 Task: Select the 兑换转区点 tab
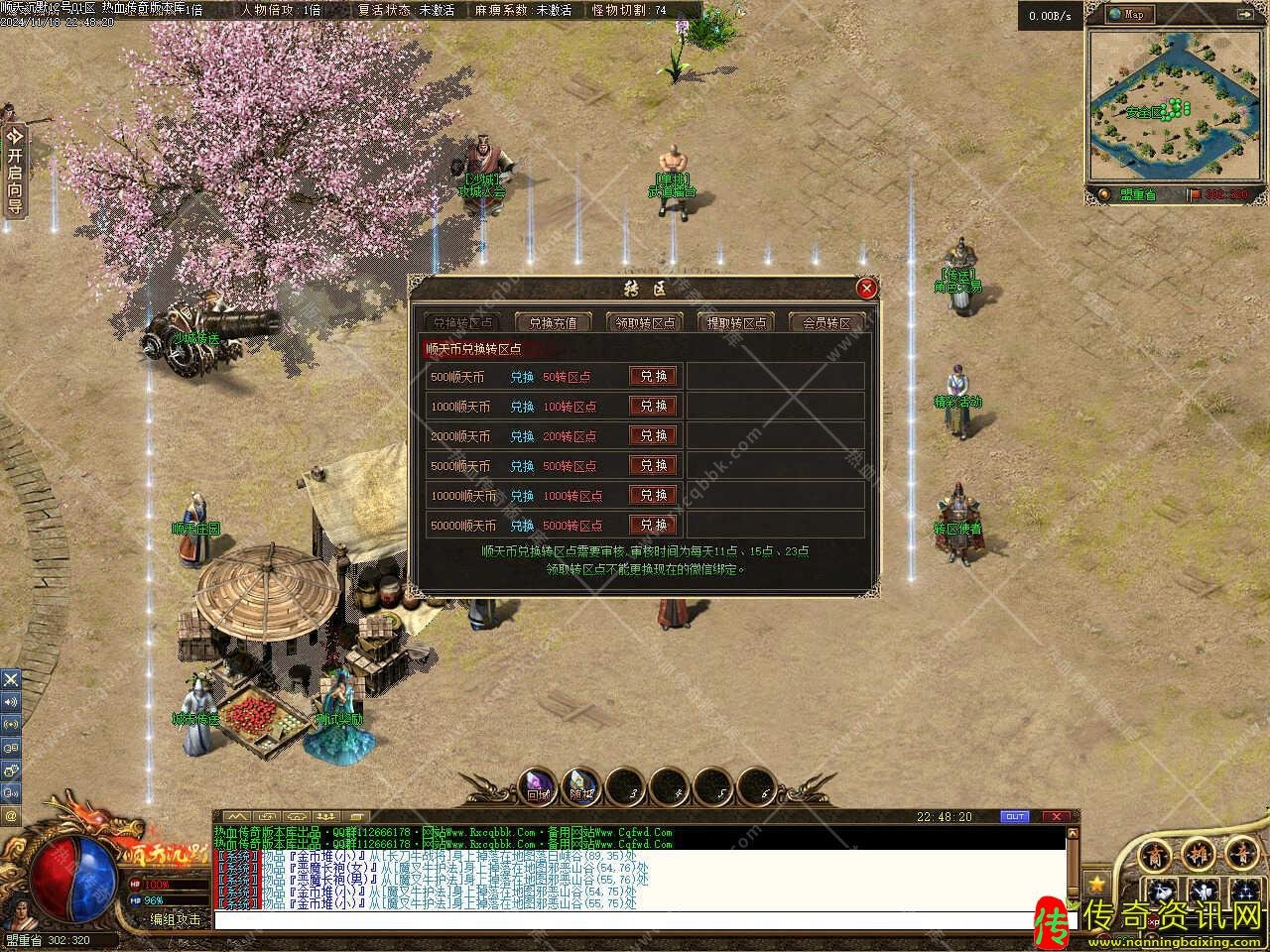462,322
